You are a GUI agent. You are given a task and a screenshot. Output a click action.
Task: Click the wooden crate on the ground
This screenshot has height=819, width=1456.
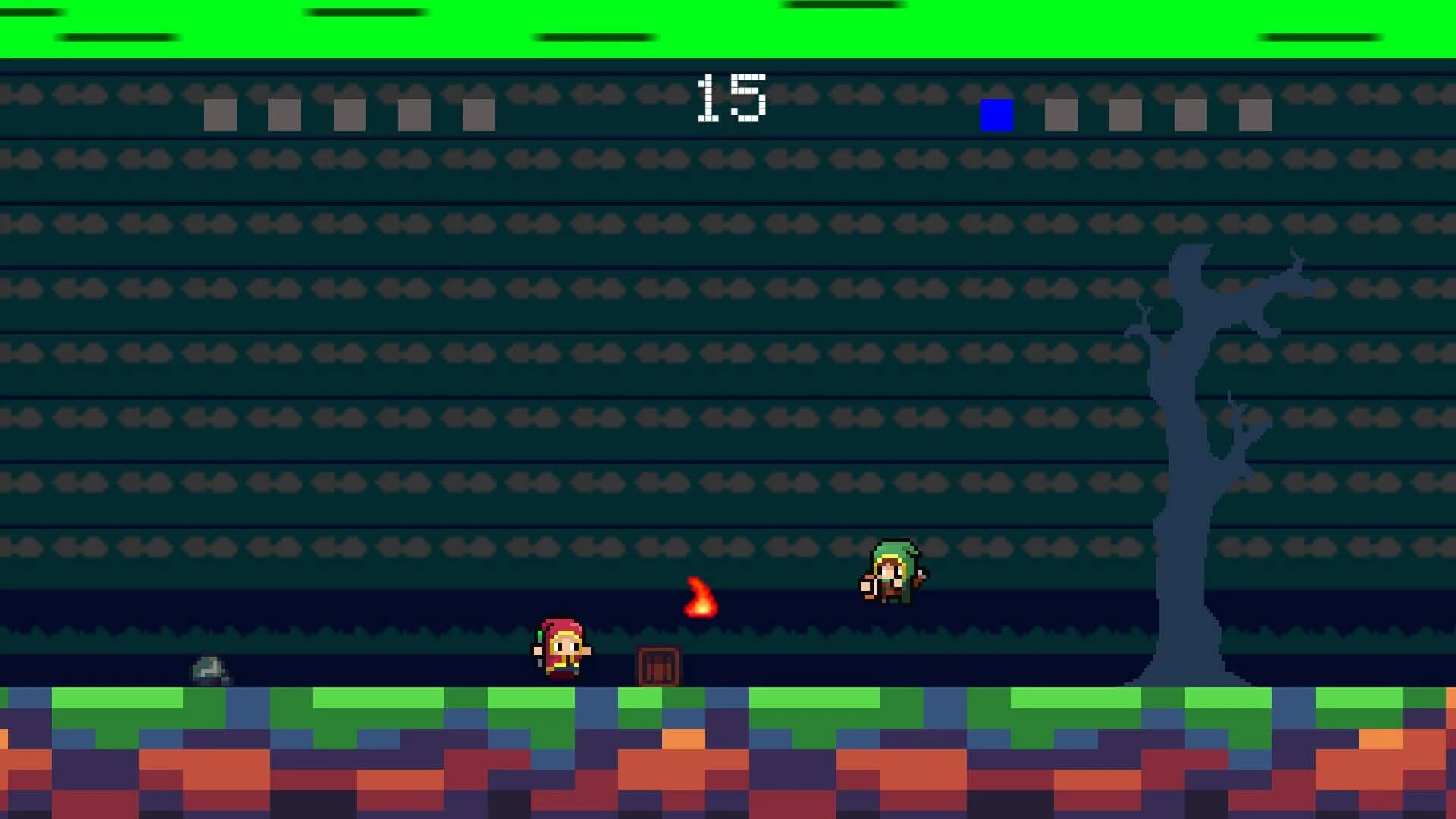pos(658,666)
